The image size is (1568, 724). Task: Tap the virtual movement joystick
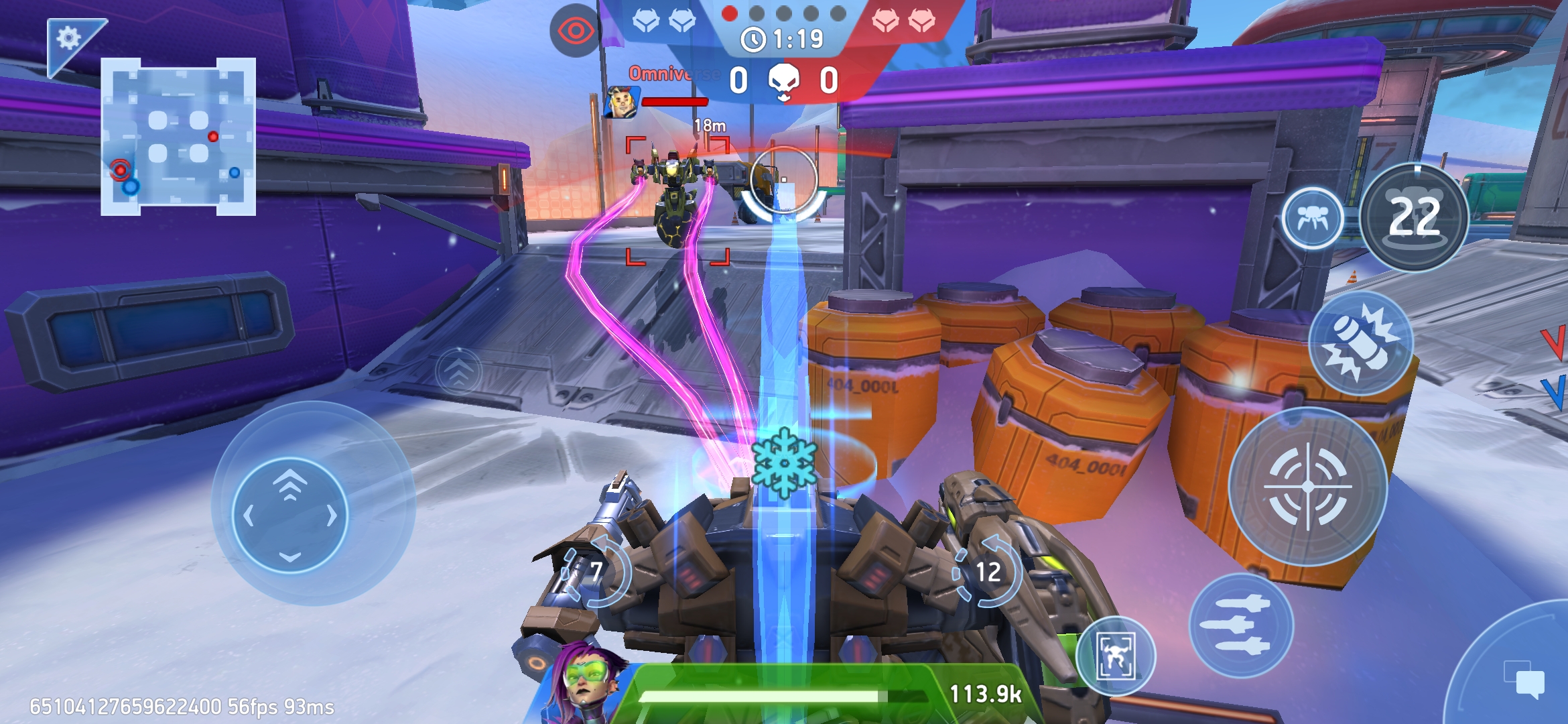pyautogui.click(x=290, y=515)
